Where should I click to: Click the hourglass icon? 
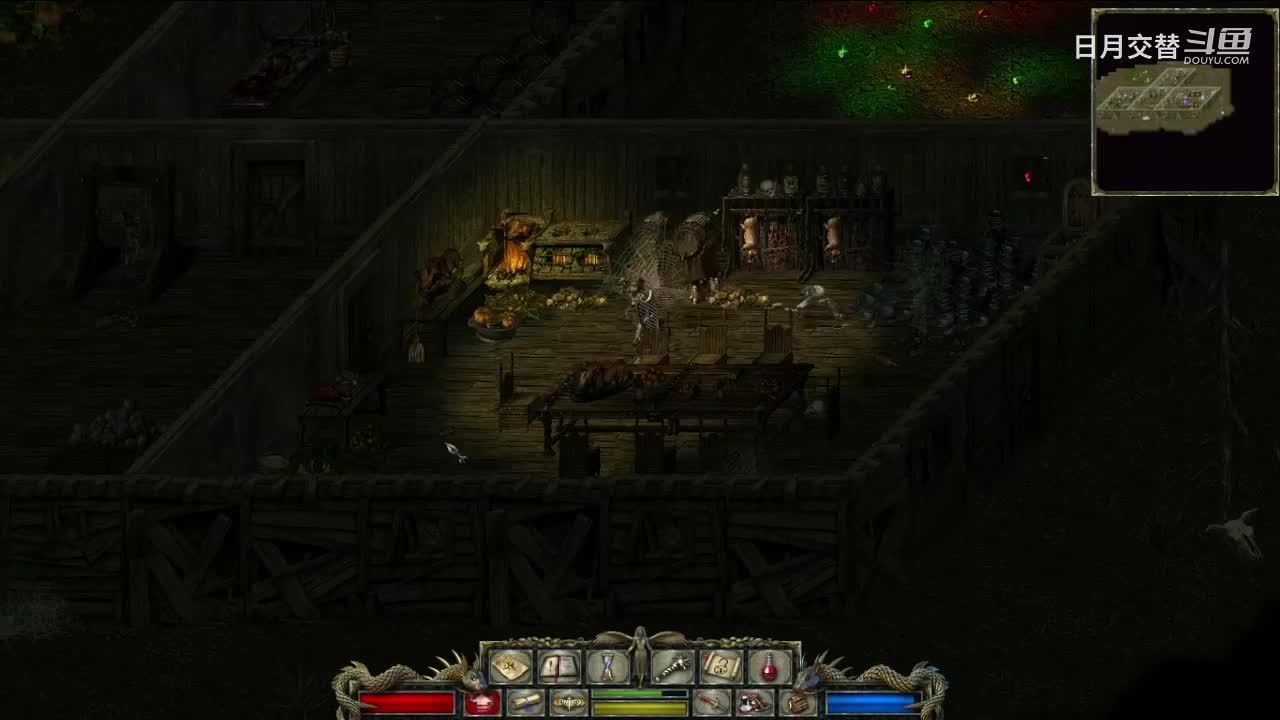(608, 666)
